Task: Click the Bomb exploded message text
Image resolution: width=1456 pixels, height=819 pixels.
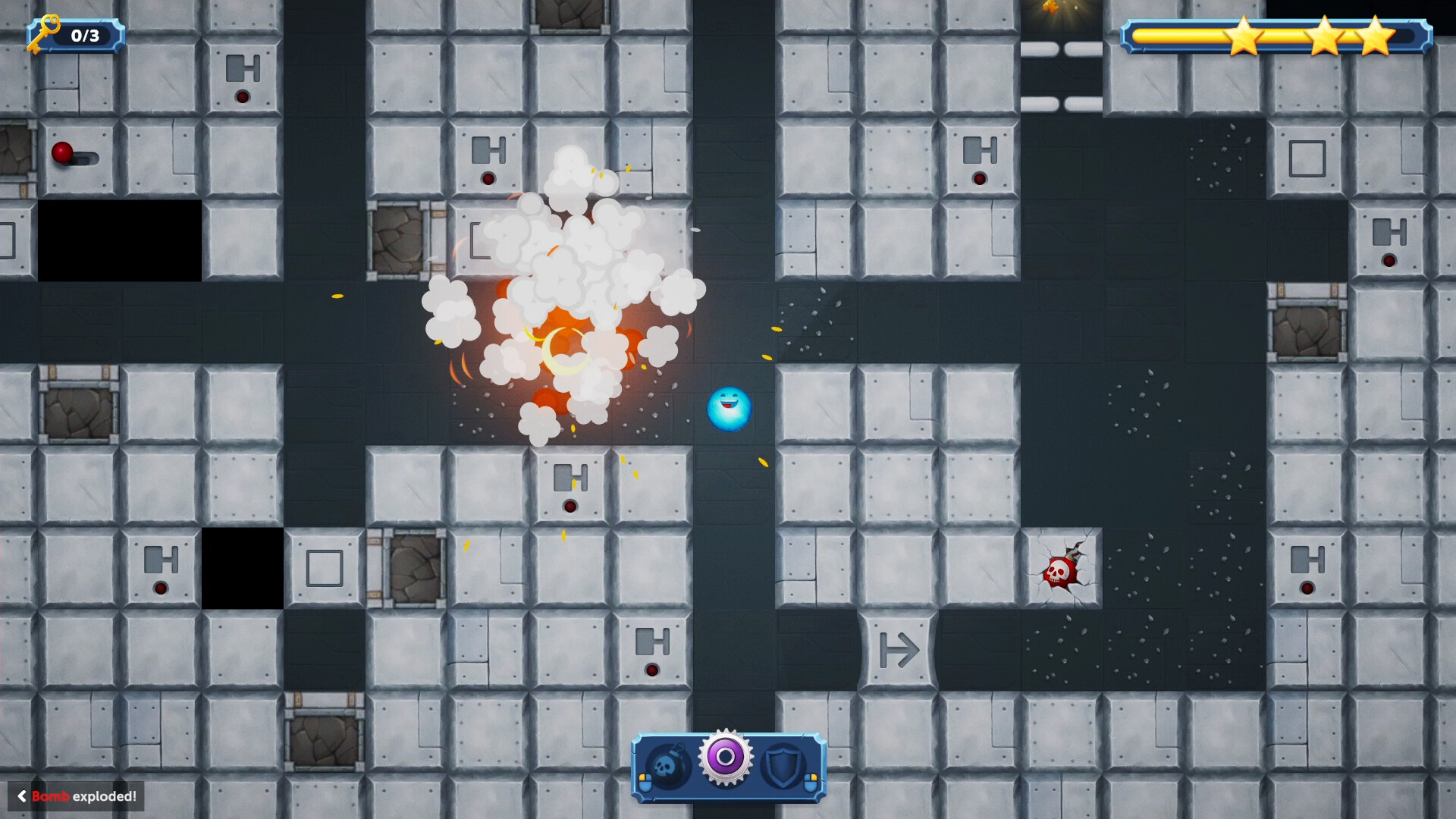Action: [83, 796]
